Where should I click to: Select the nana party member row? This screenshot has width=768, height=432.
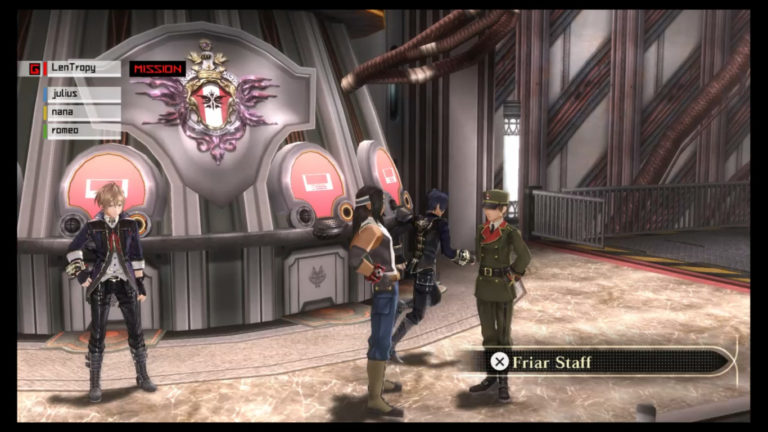pos(82,112)
